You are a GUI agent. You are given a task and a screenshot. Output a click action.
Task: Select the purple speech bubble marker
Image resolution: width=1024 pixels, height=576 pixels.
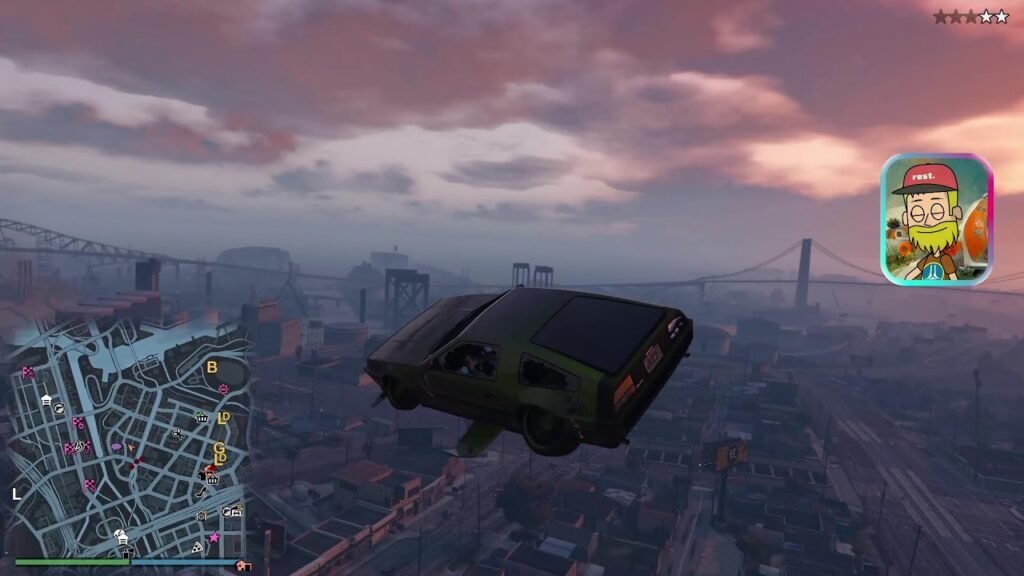point(116,447)
